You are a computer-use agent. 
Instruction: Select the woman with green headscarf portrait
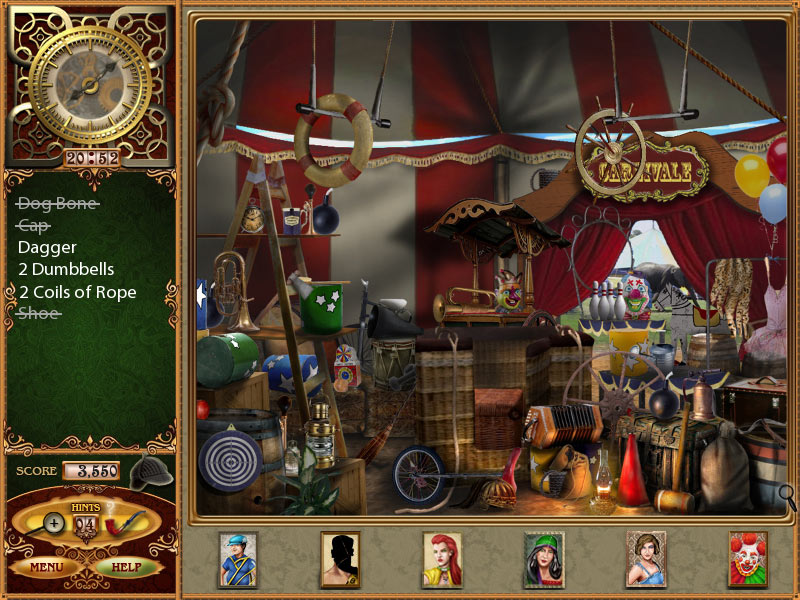pyautogui.click(x=544, y=558)
